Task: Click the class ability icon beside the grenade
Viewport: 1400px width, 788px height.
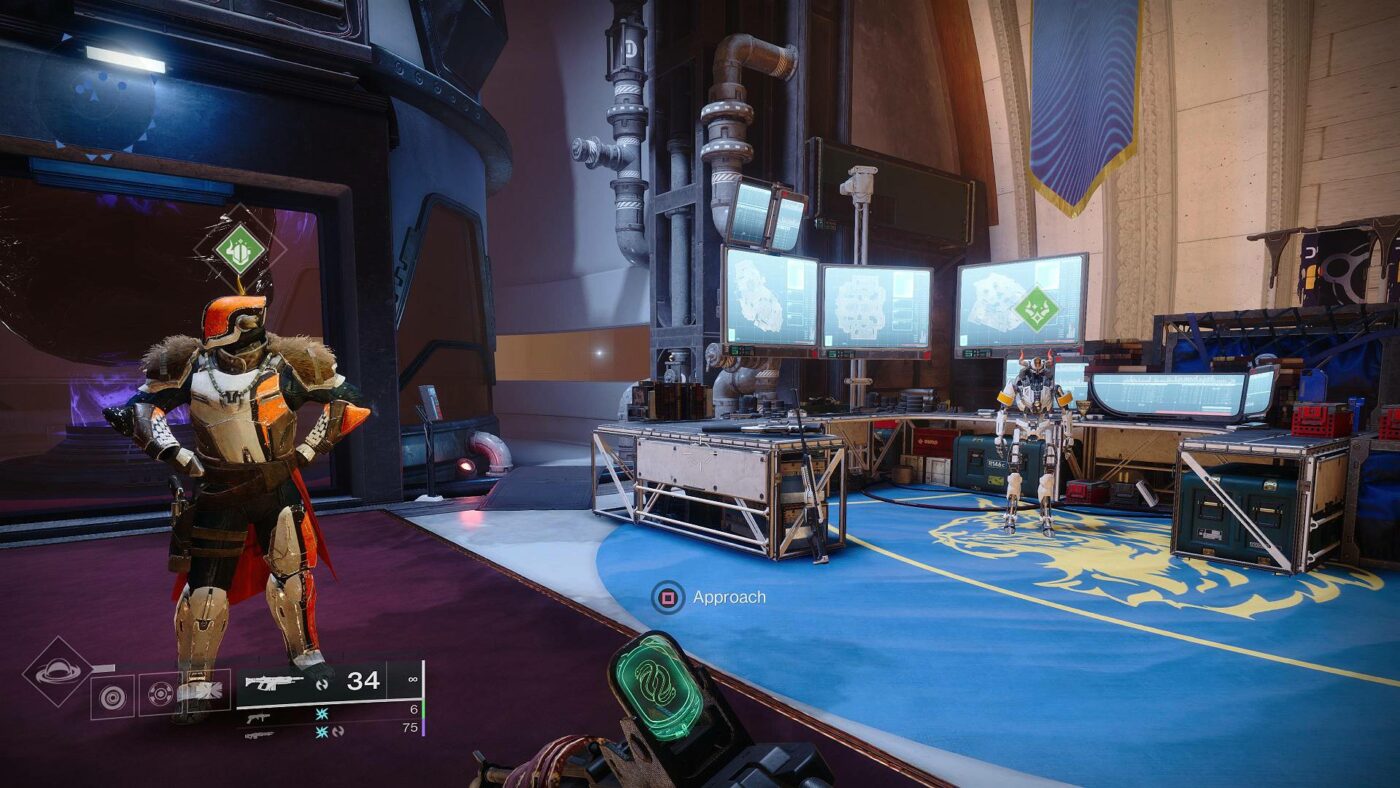Action: tap(205, 689)
